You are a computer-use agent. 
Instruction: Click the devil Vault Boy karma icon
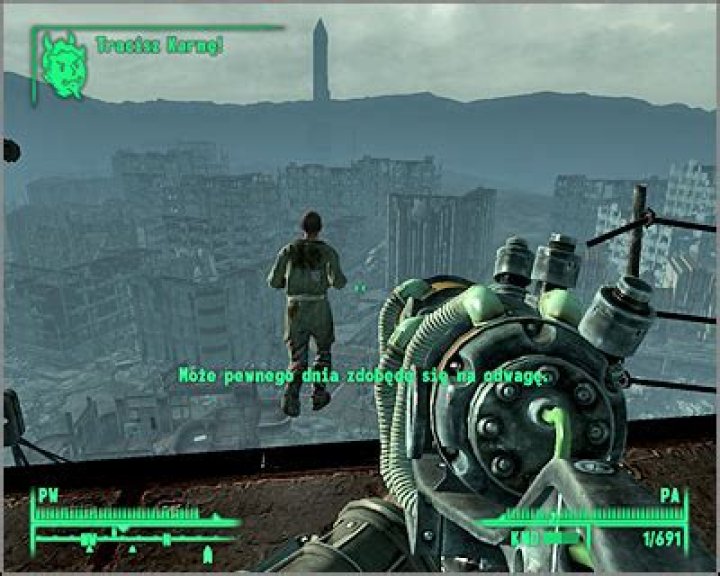click(x=64, y=66)
